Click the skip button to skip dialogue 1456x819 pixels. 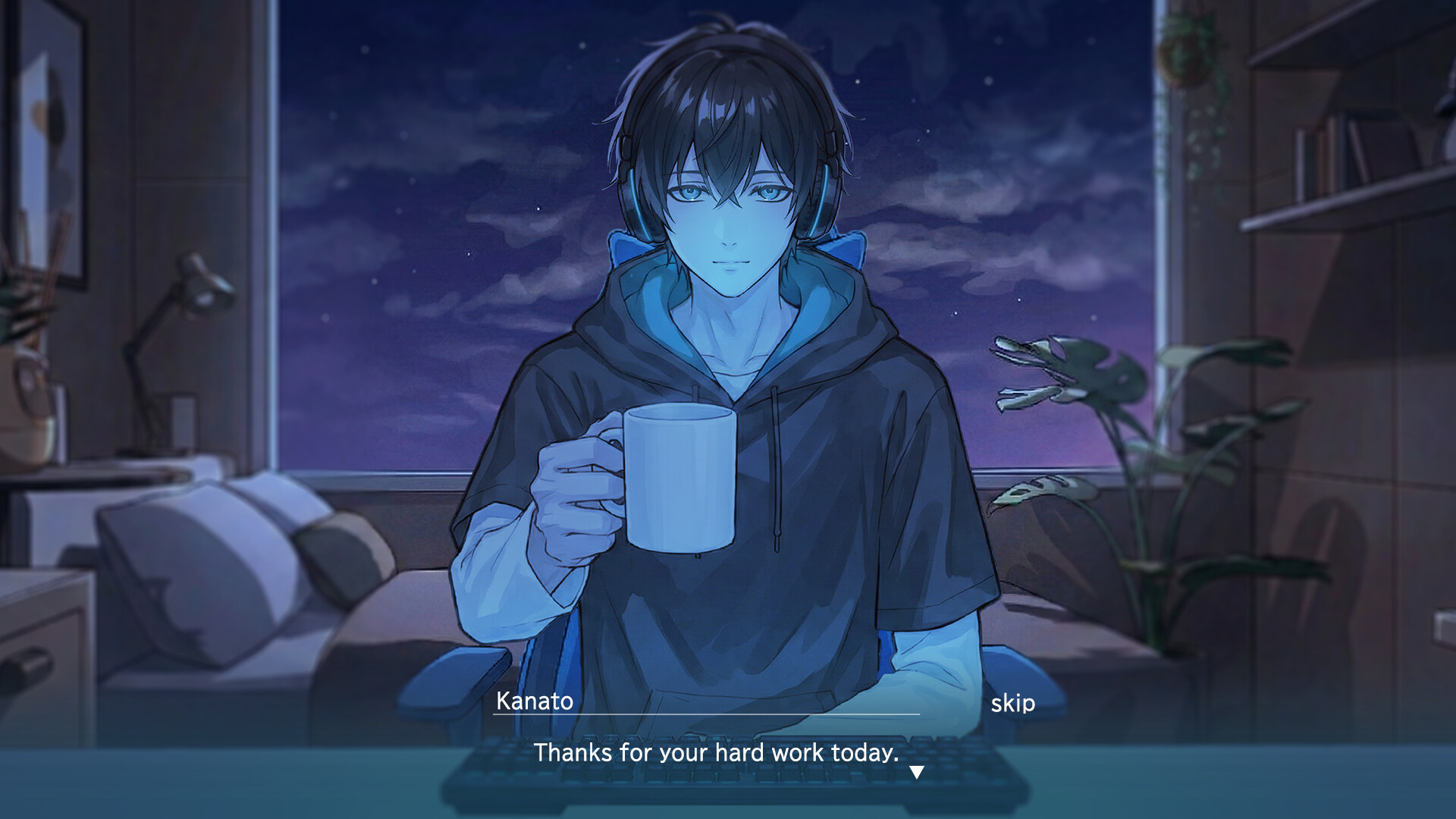click(x=1014, y=703)
